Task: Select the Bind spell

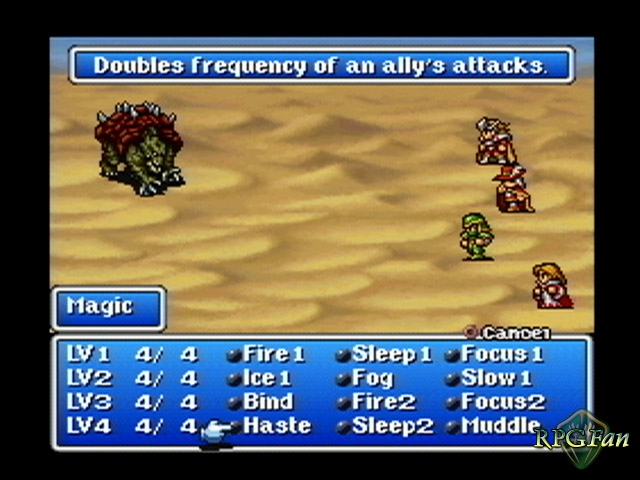Action: pyautogui.click(x=268, y=403)
